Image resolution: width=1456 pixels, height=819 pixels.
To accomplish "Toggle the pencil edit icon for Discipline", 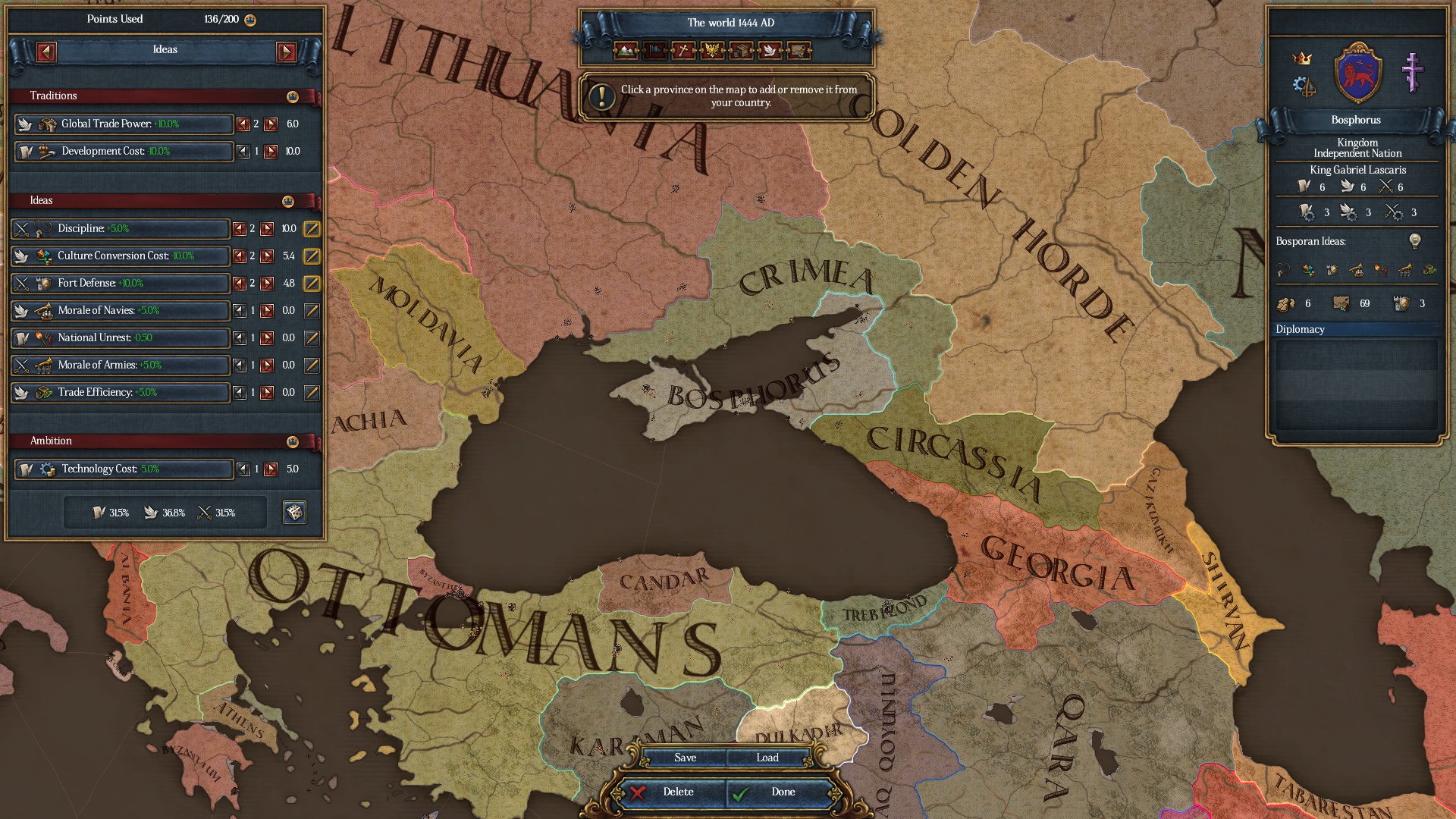I will tap(311, 229).
